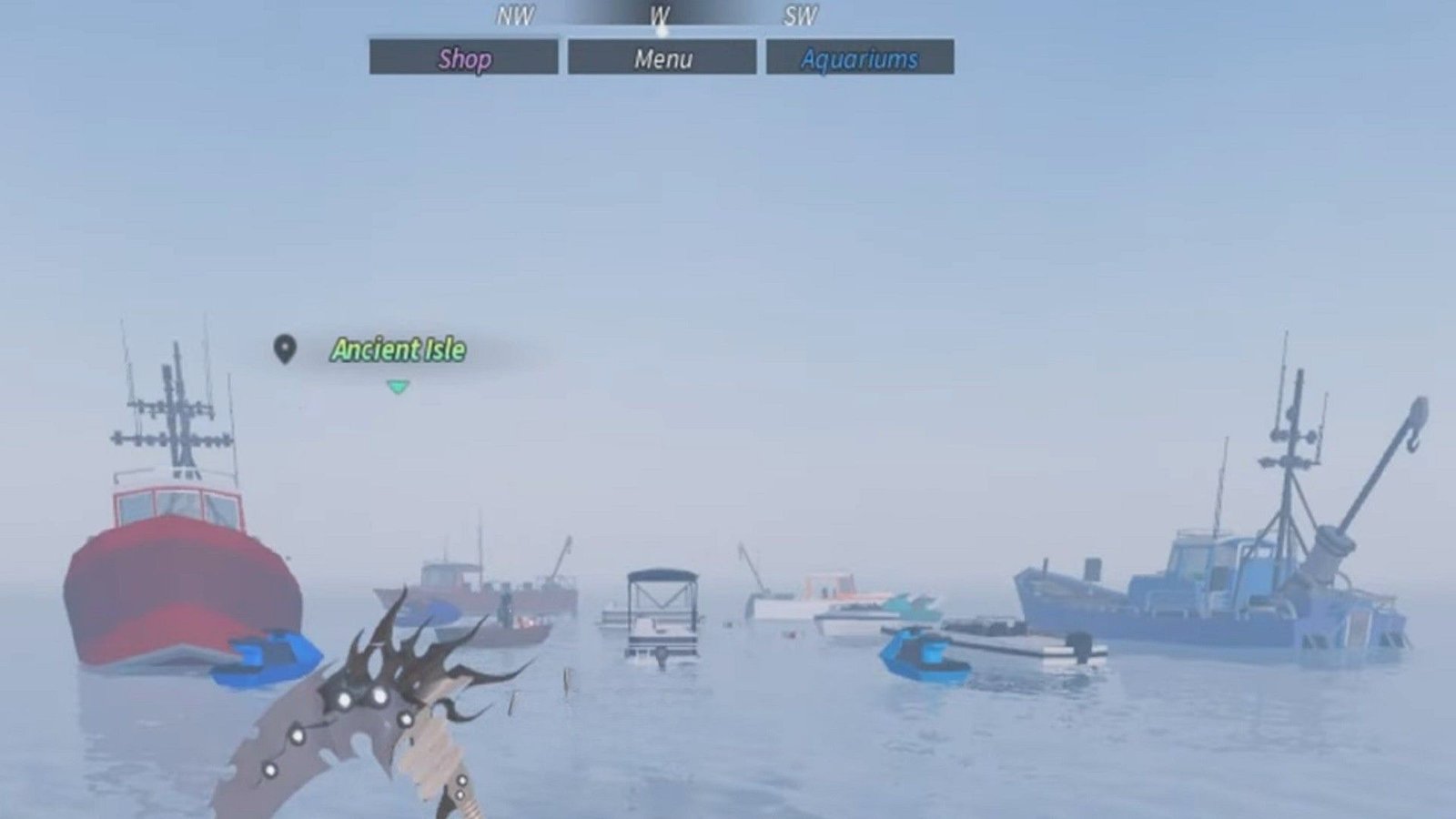Select the Shop tab on the top bar

click(x=464, y=59)
